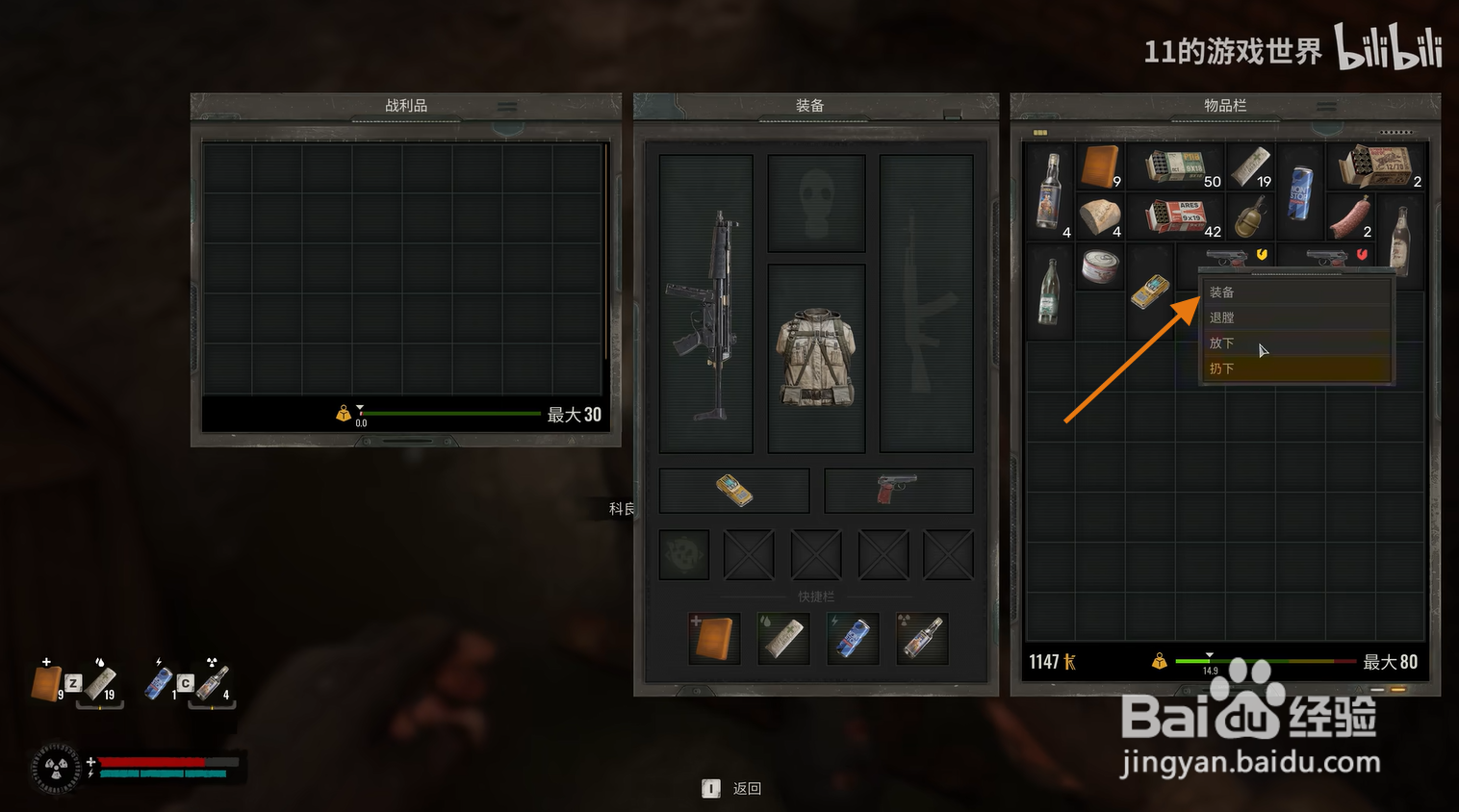Select the equipped pistol sidearm slot
1459x812 pixels.
[898, 491]
